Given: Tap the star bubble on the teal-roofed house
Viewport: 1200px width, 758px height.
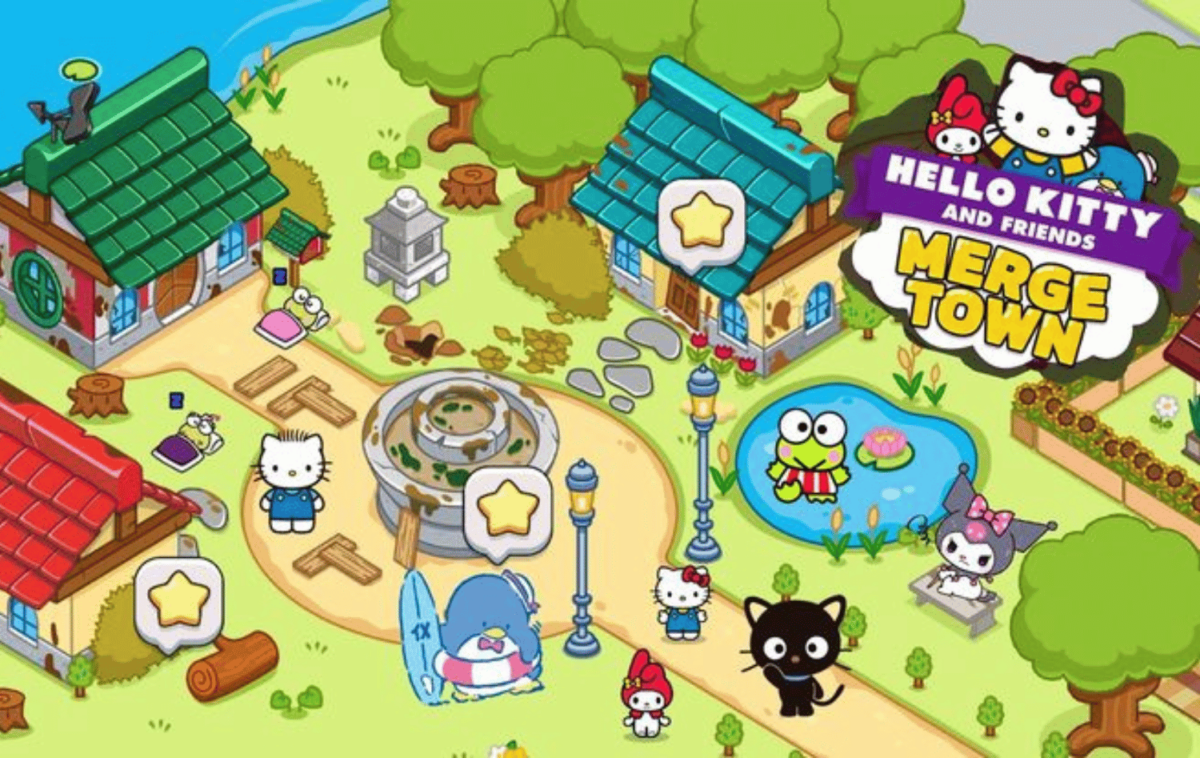Looking at the screenshot, I should coord(701,224).
